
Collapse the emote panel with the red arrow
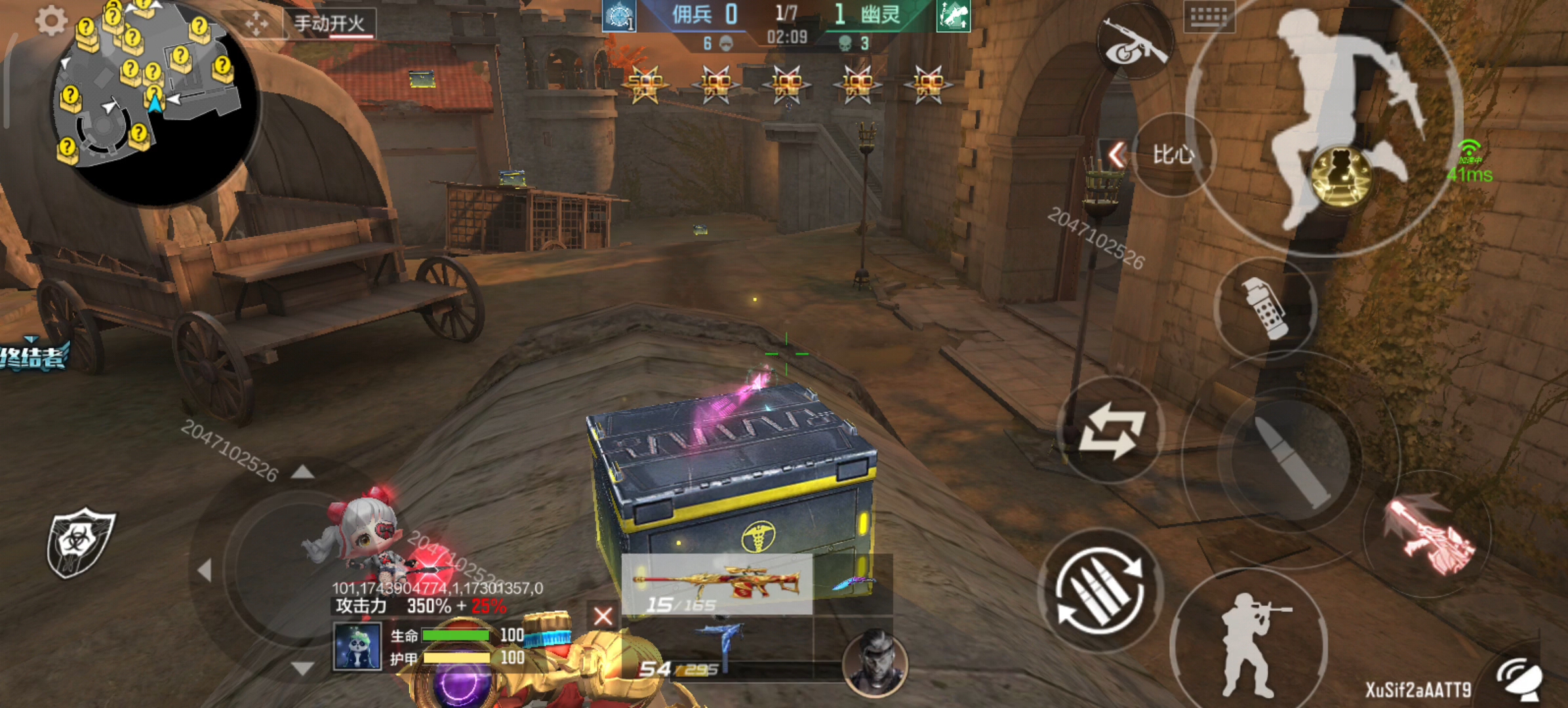click(x=1117, y=155)
